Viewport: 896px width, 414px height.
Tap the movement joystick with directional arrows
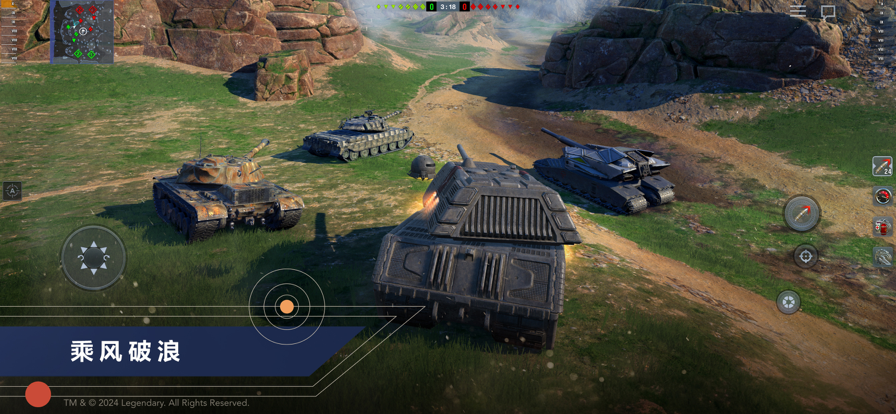pos(93,258)
